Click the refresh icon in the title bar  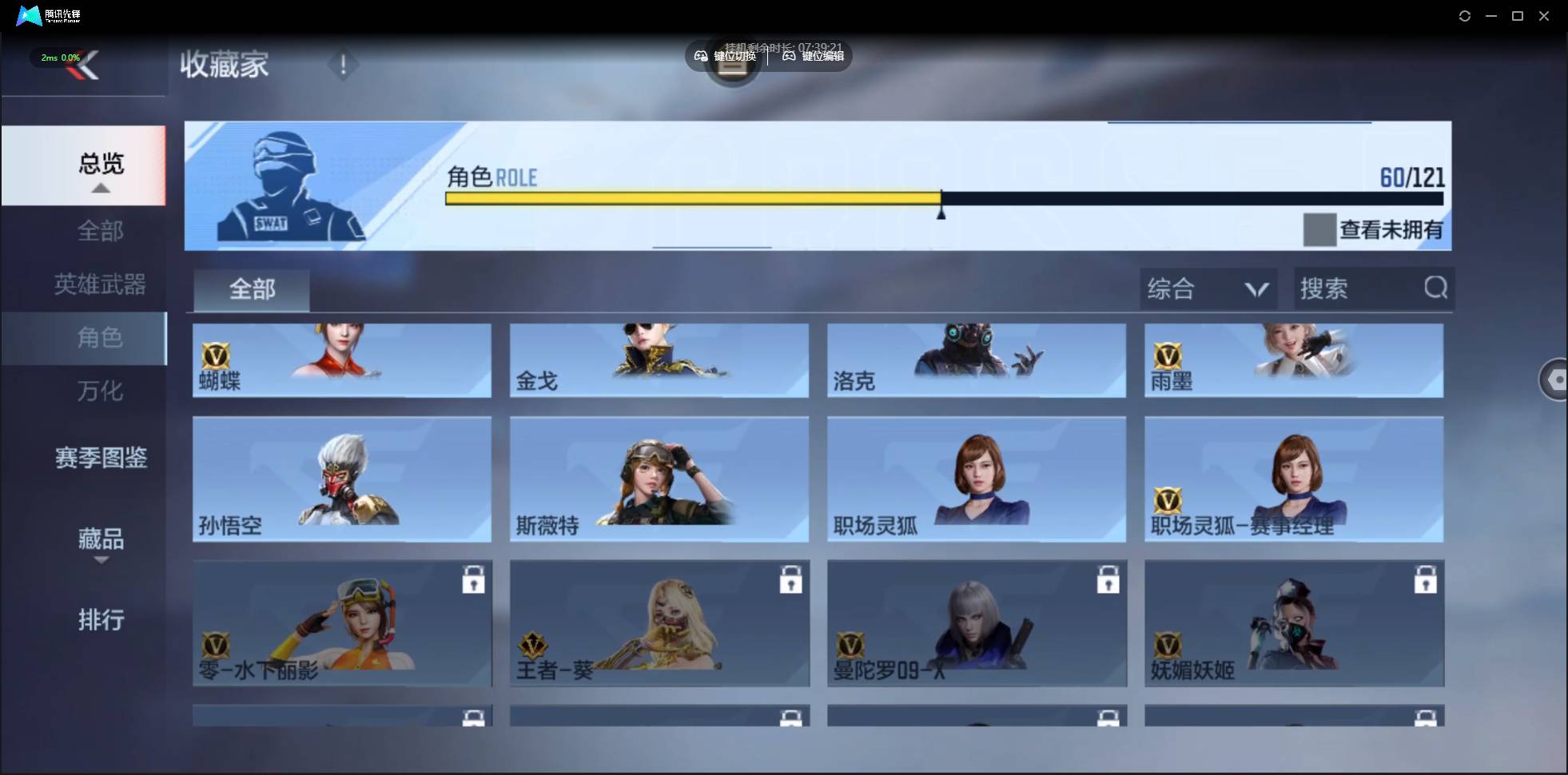(1466, 15)
